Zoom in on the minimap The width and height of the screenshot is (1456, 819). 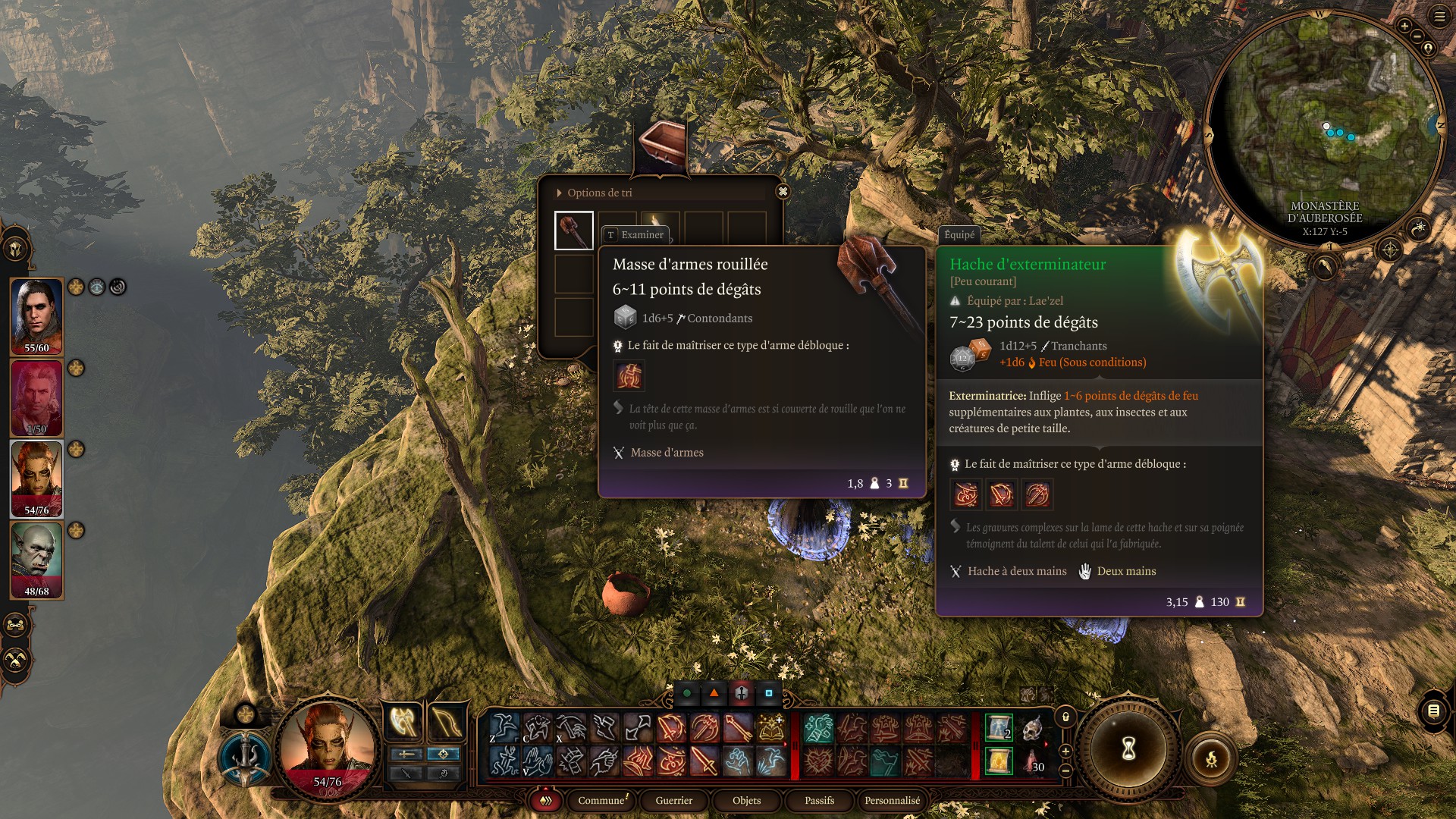tap(1404, 27)
